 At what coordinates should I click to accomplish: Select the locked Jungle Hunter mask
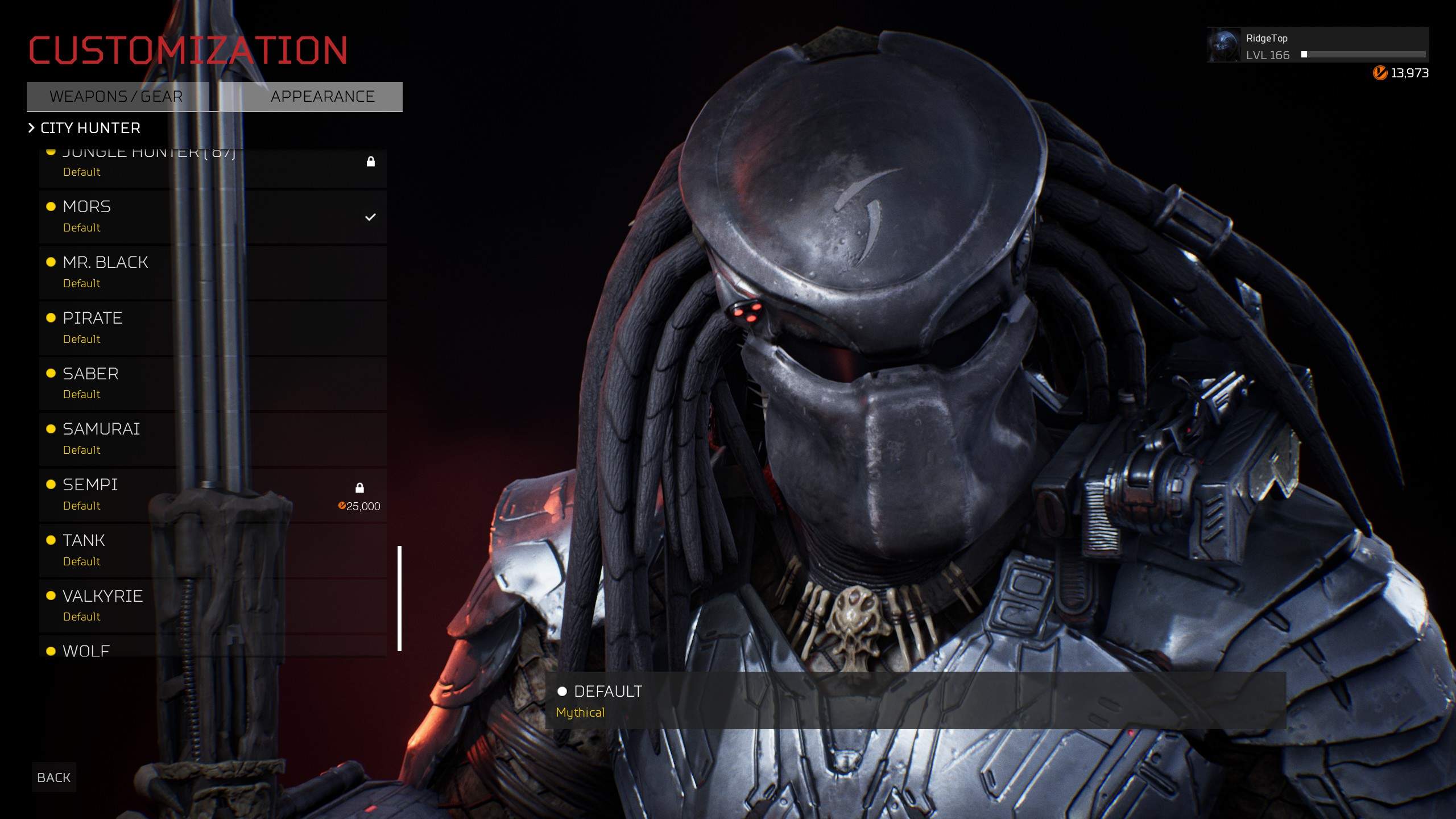click(x=213, y=166)
